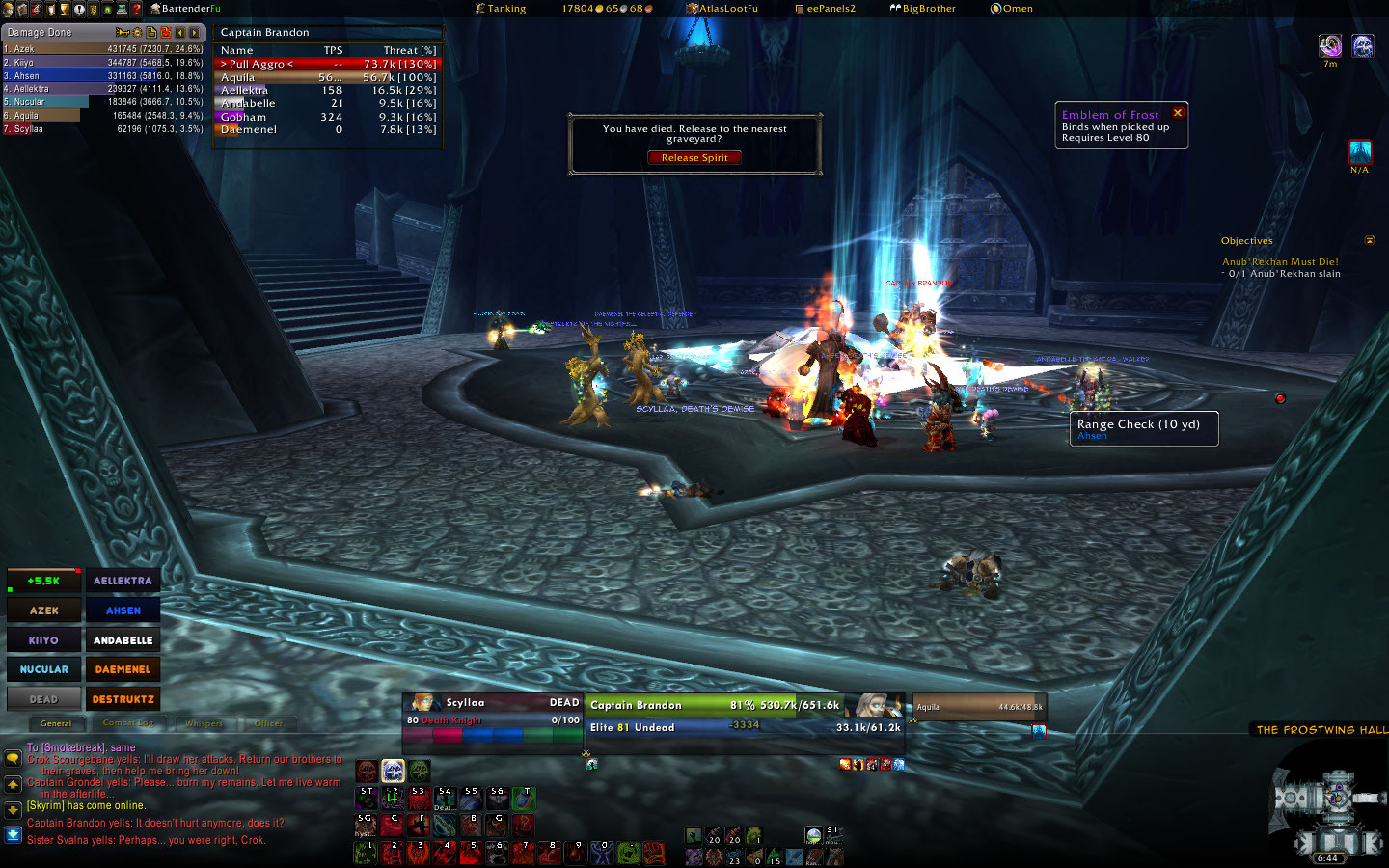Switch to the Combat Log chat tab
The height and width of the screenshot is (868, 1389).
128,723
